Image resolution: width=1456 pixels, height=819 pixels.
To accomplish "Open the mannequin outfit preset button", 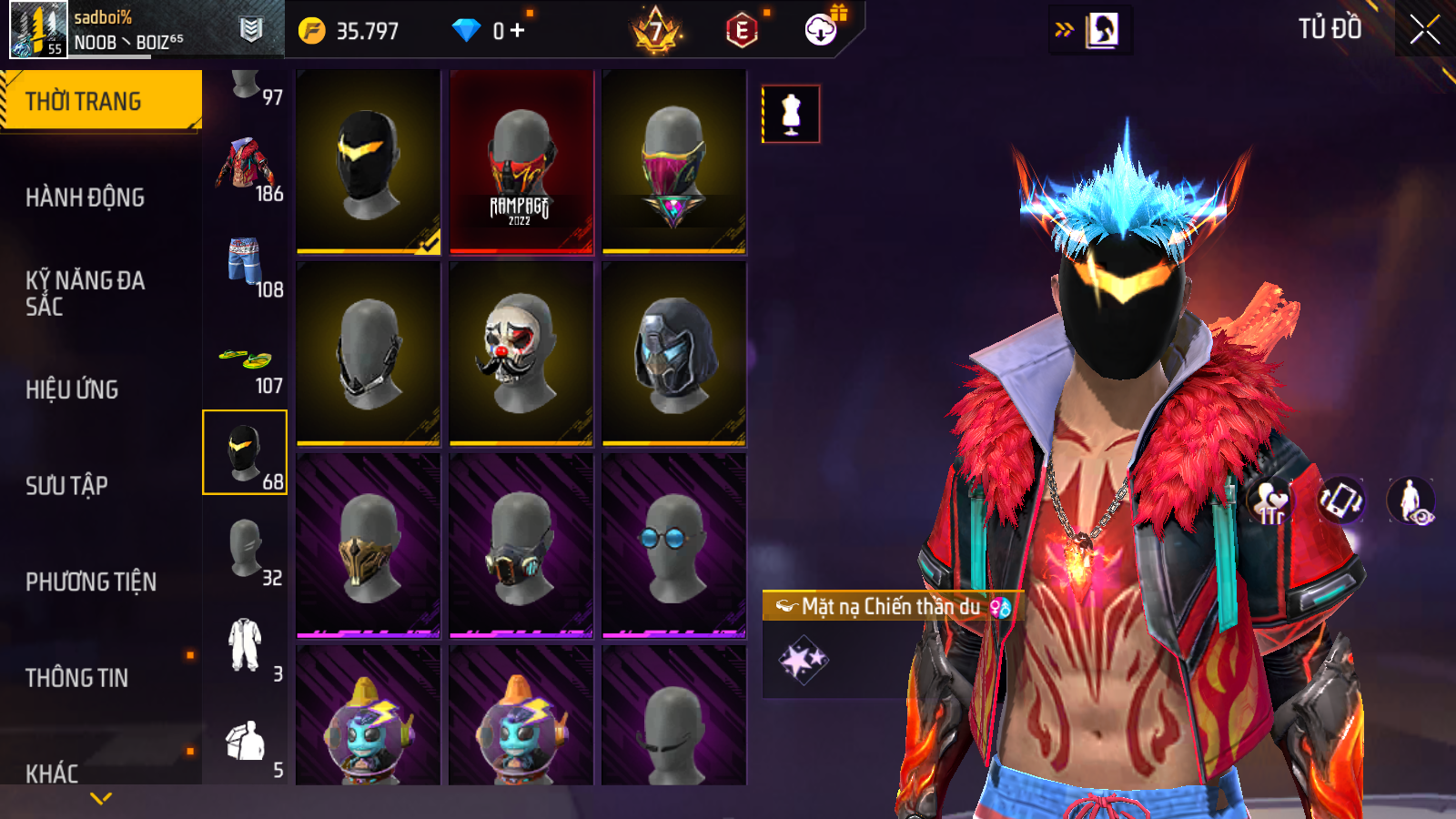I will pyautogui.click(x=791, y=114).
